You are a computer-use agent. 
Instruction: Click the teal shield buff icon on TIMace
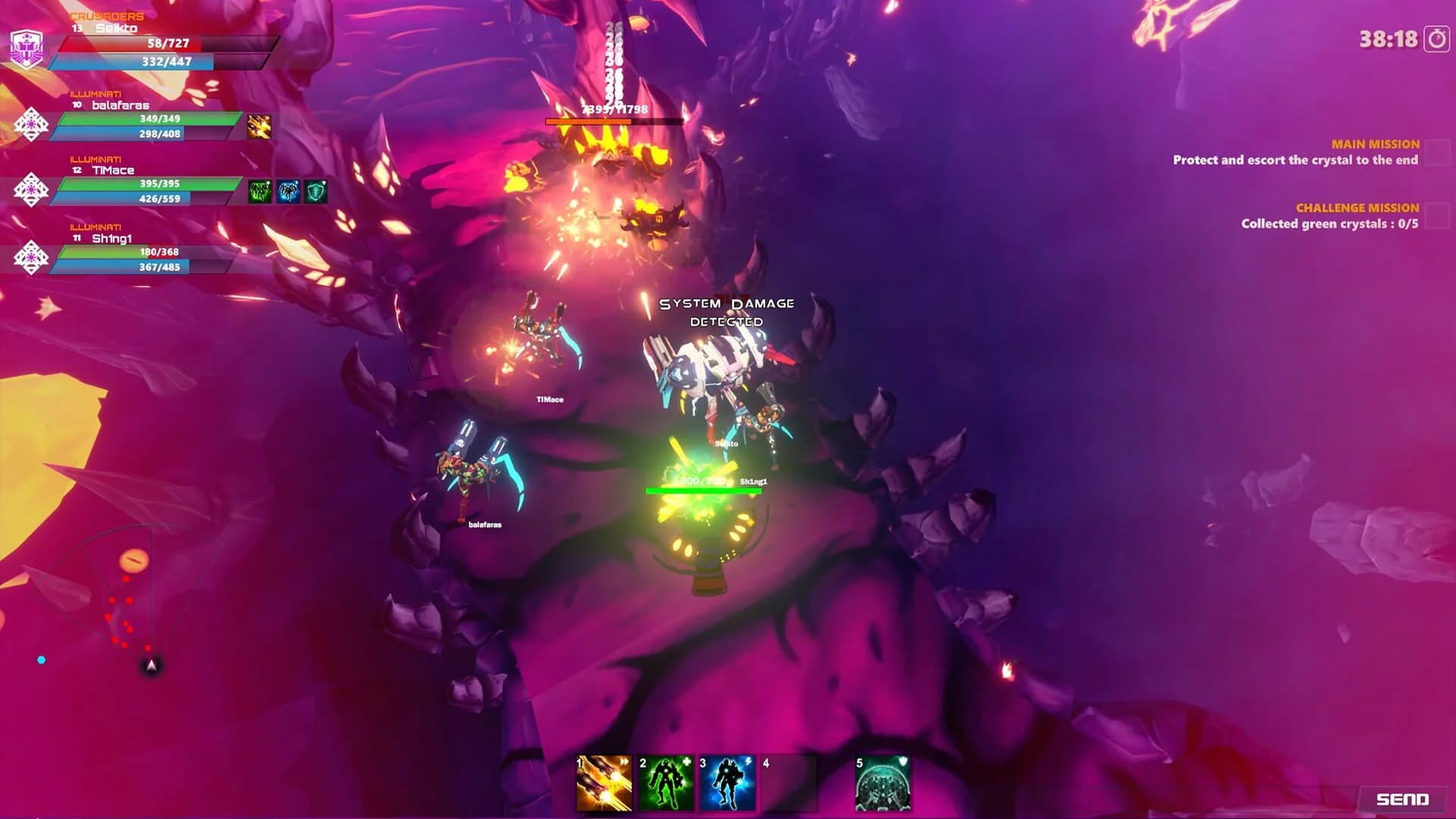pyautogui.click(x=316, y=190)
